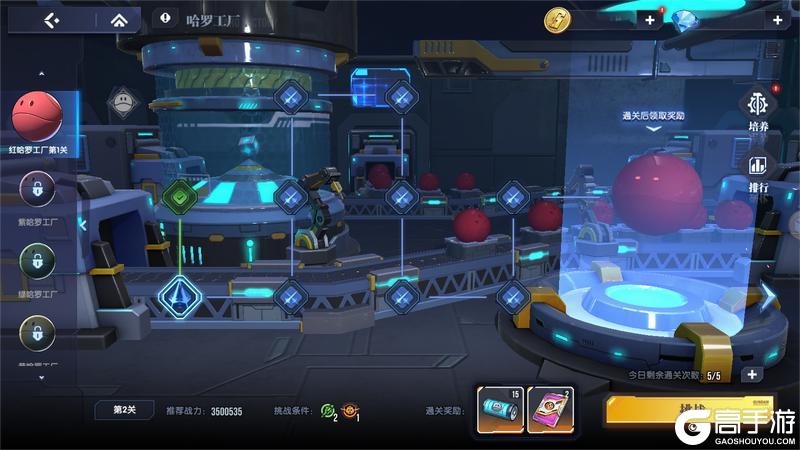Open the Haro Factory info exclamation icon

point(164,18)
